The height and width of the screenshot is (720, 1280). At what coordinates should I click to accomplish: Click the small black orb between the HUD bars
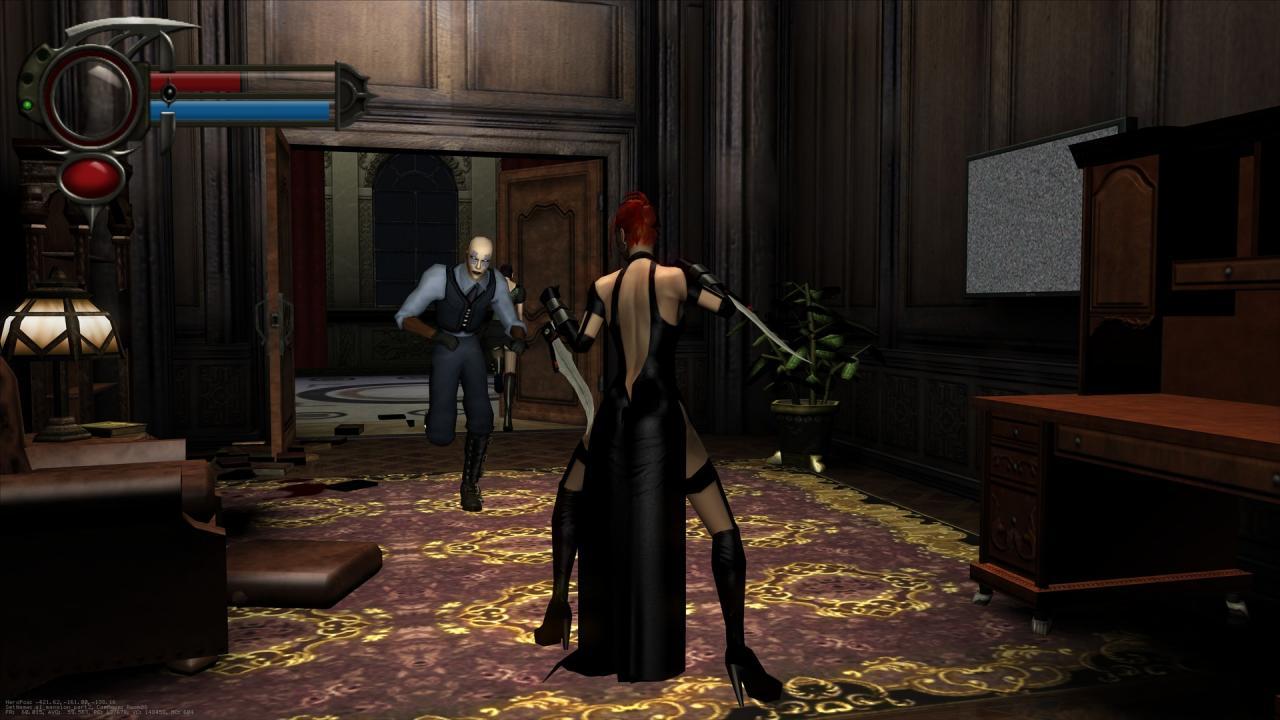pyautogui.click(x=170, y=93)
